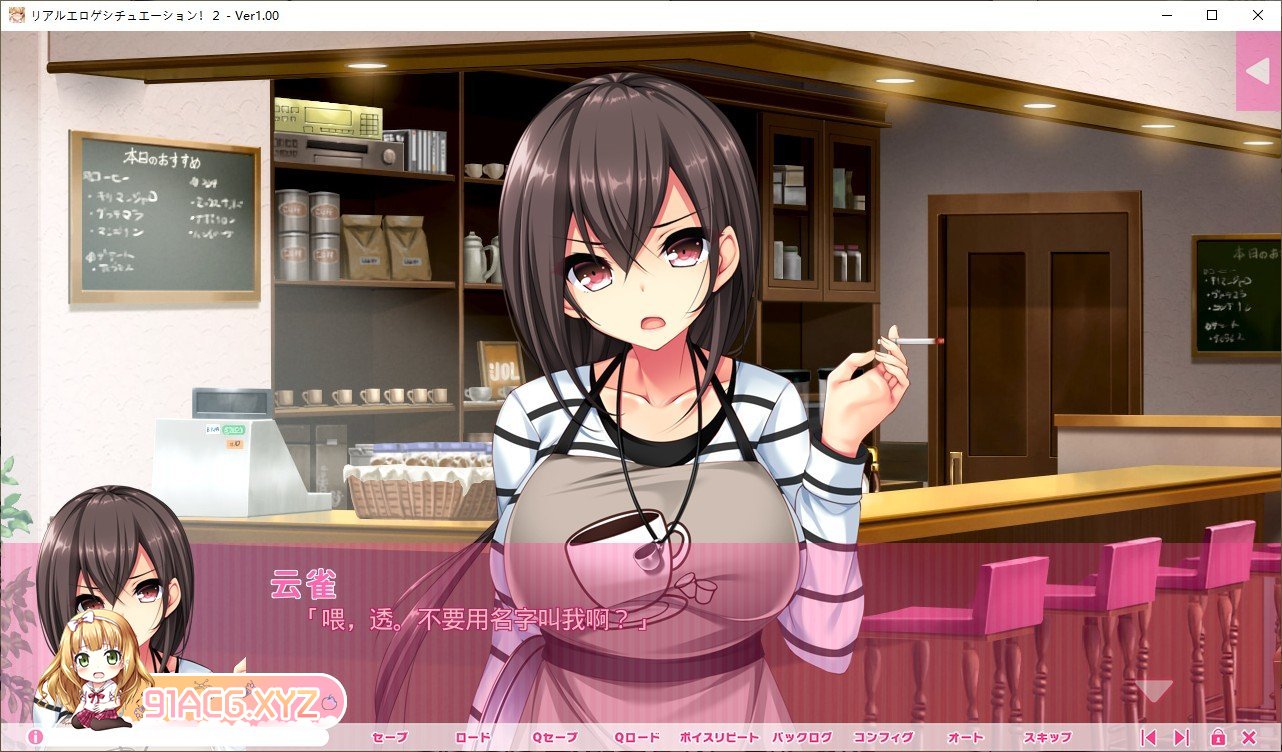Activate スキップ (Skip) mode

pyautogui.click(x=1047, y=738)
